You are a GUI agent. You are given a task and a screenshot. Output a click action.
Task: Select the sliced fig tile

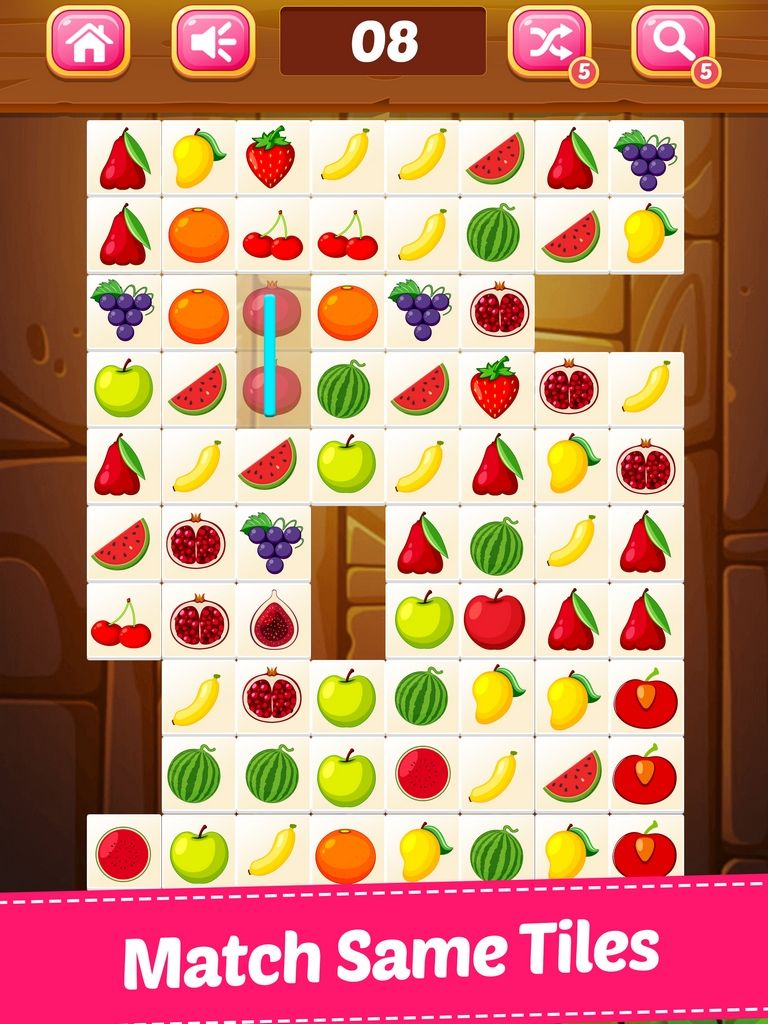273,621
